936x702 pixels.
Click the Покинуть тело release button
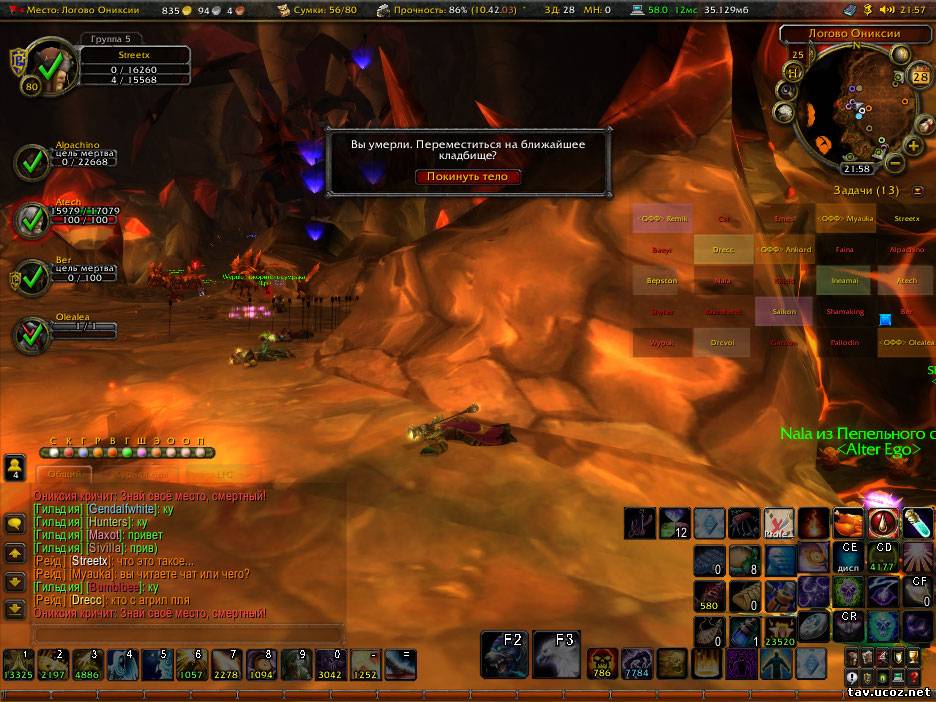click(468, 177)
